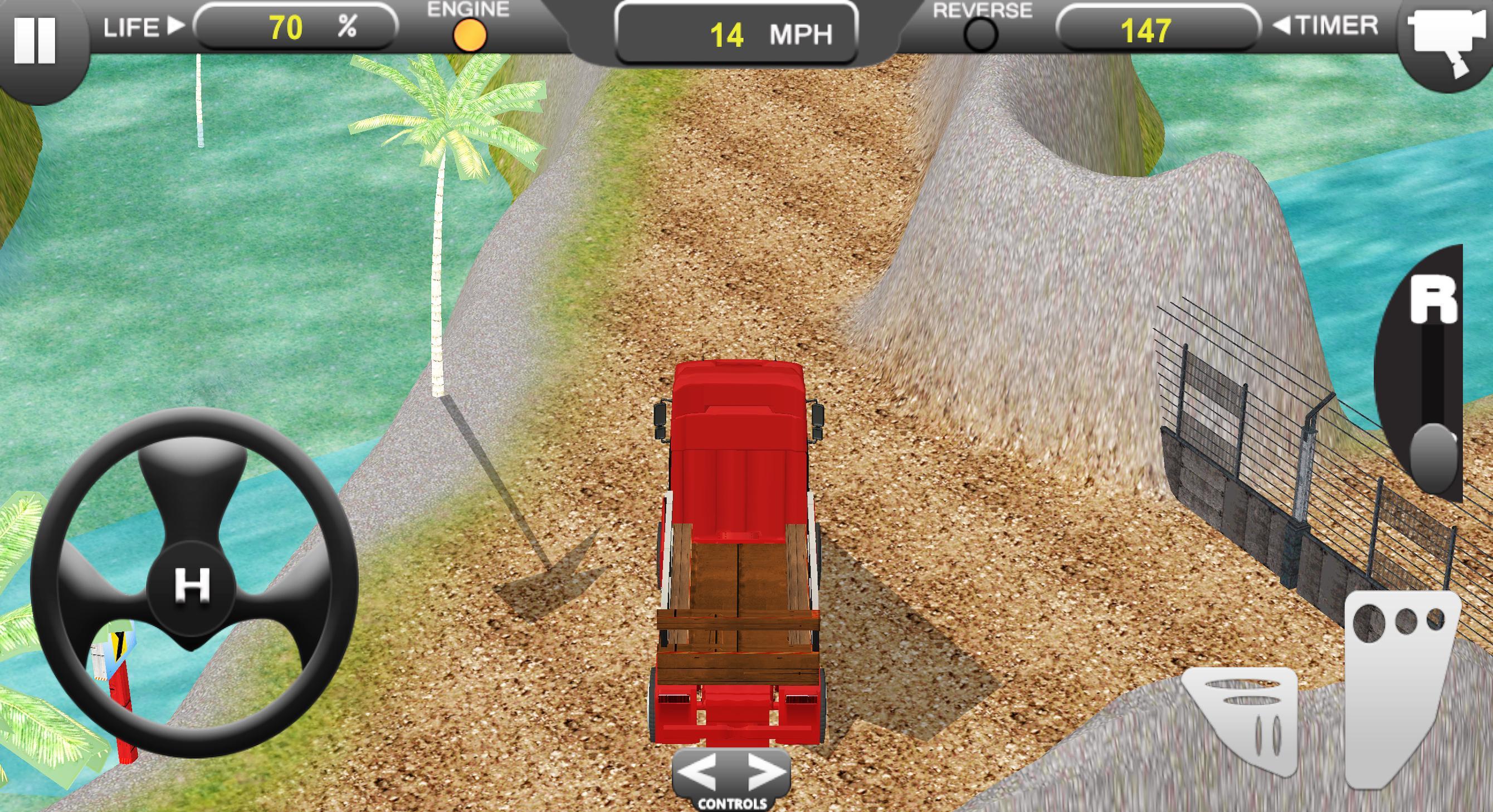
Task: Click the 147 timer countdown display
Action: (x=1150, y=27)
